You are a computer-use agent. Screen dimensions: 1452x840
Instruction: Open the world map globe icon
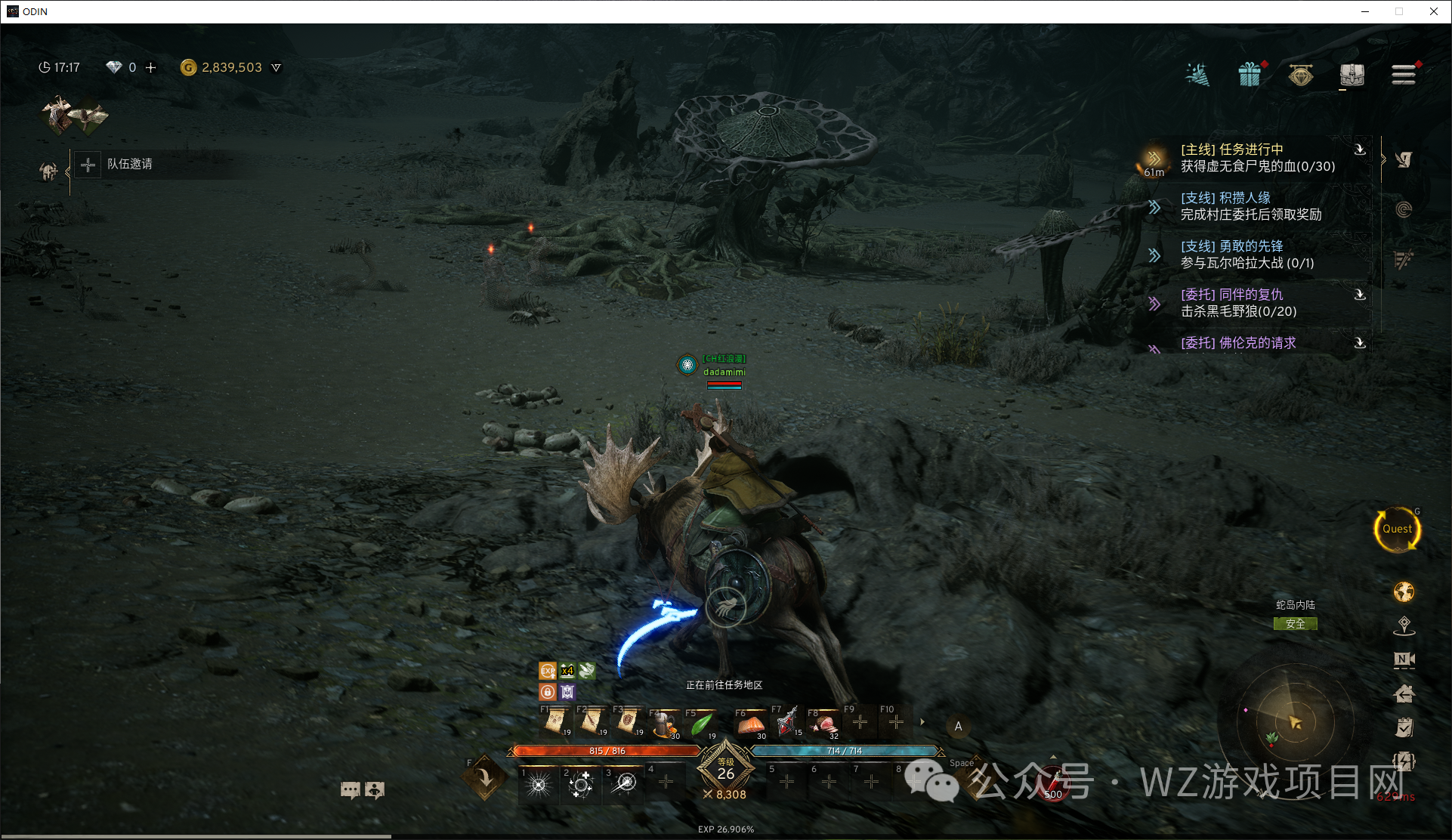click(x=1404, y=592)
